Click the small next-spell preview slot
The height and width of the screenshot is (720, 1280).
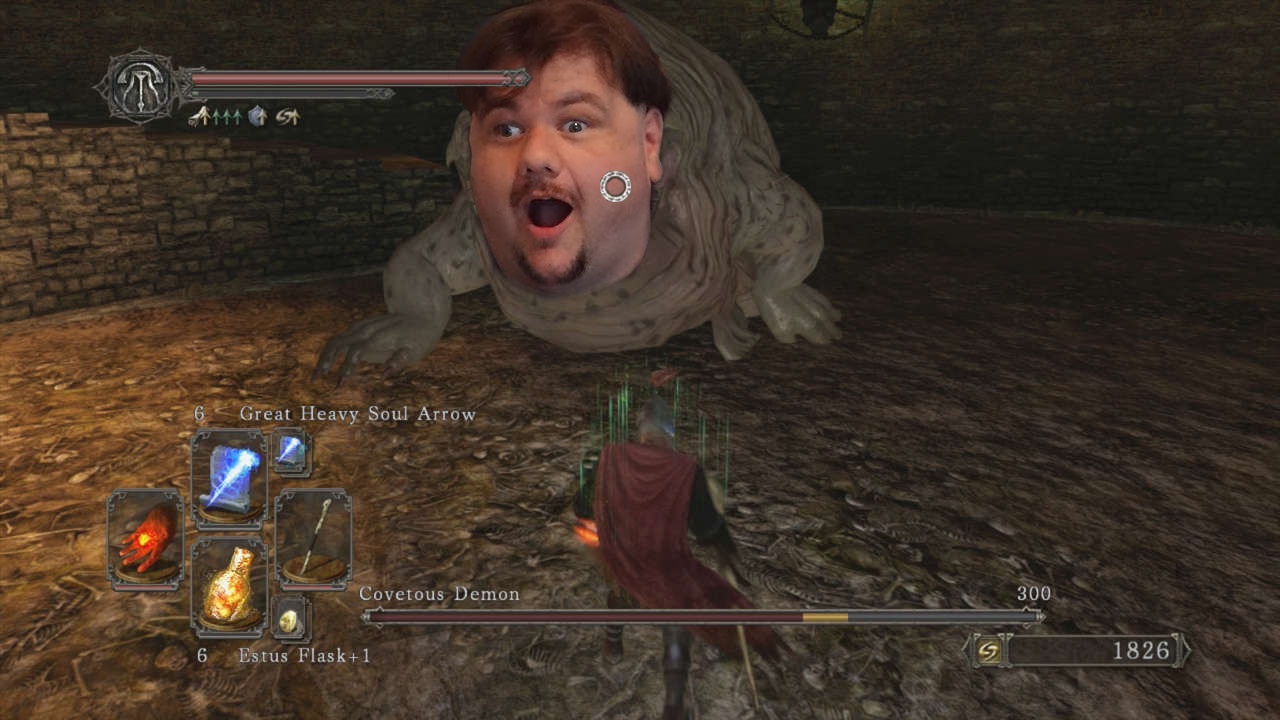[291, 452]
